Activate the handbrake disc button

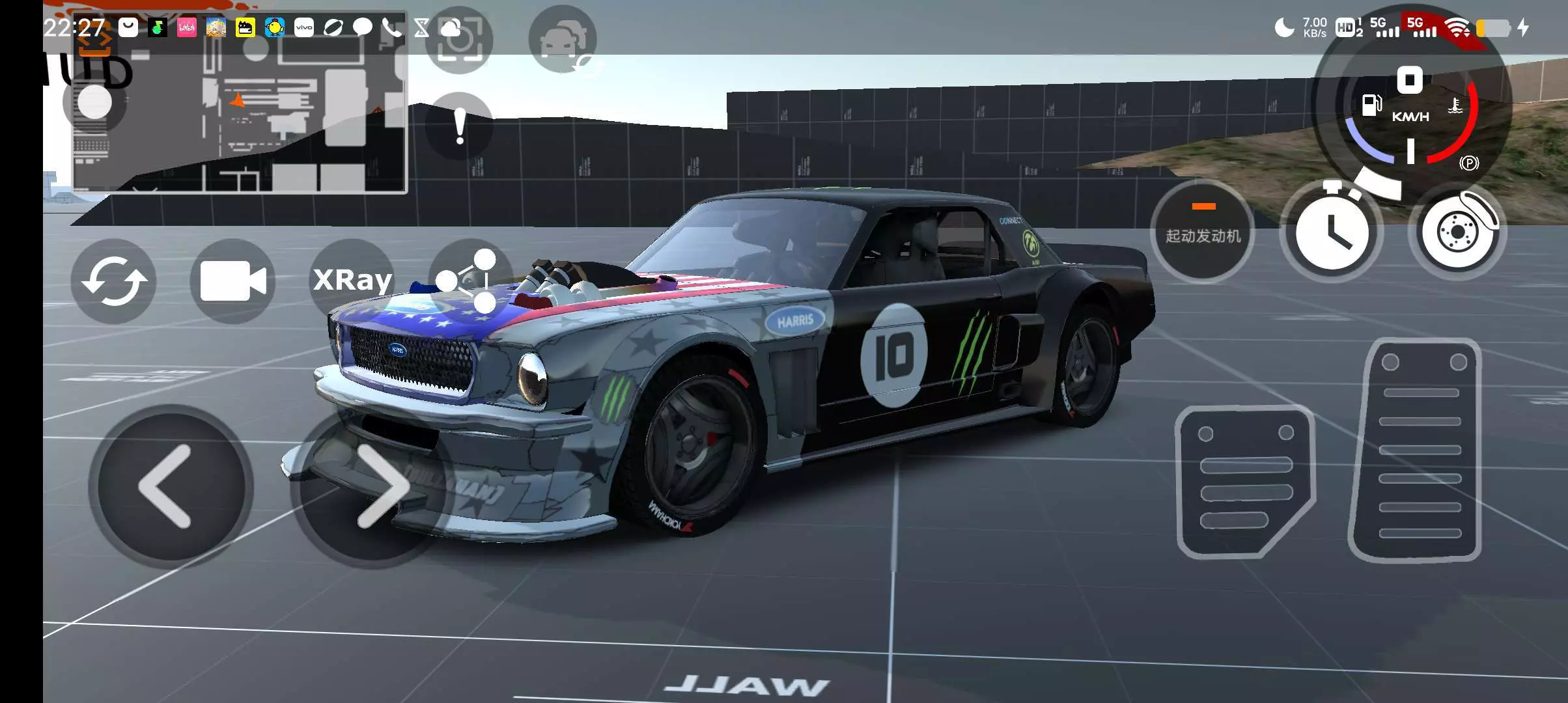tap(1459, 232)
